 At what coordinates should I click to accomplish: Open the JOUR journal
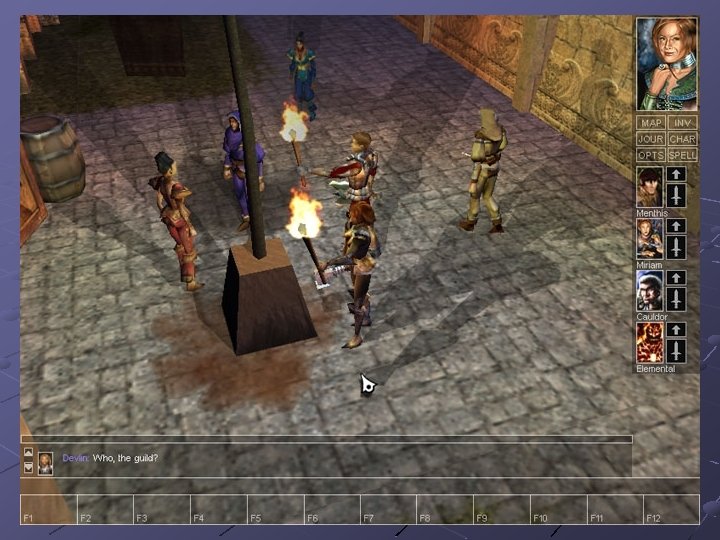click(651, 139)
